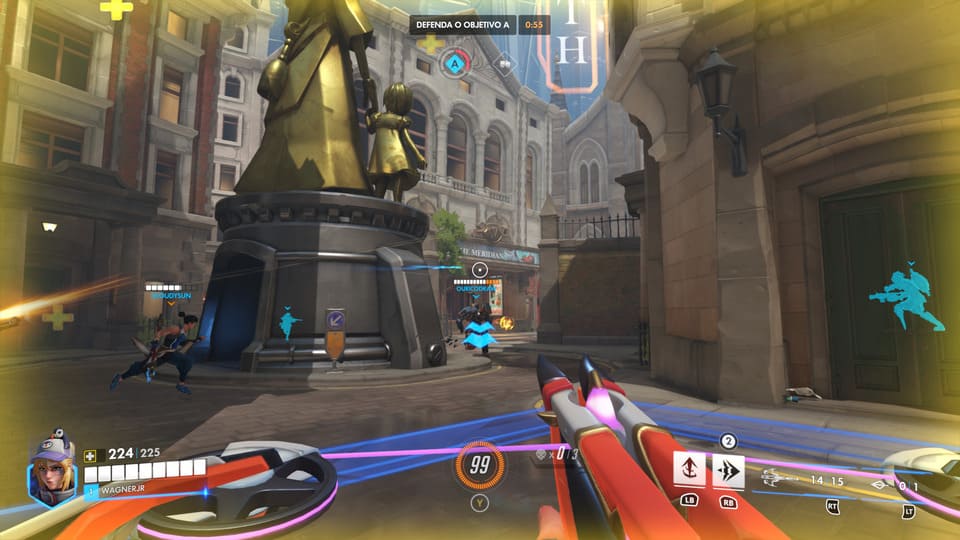
Task: Select the Pulsar Torpedoes diamond icon
Action: click(x=881, y=486)
